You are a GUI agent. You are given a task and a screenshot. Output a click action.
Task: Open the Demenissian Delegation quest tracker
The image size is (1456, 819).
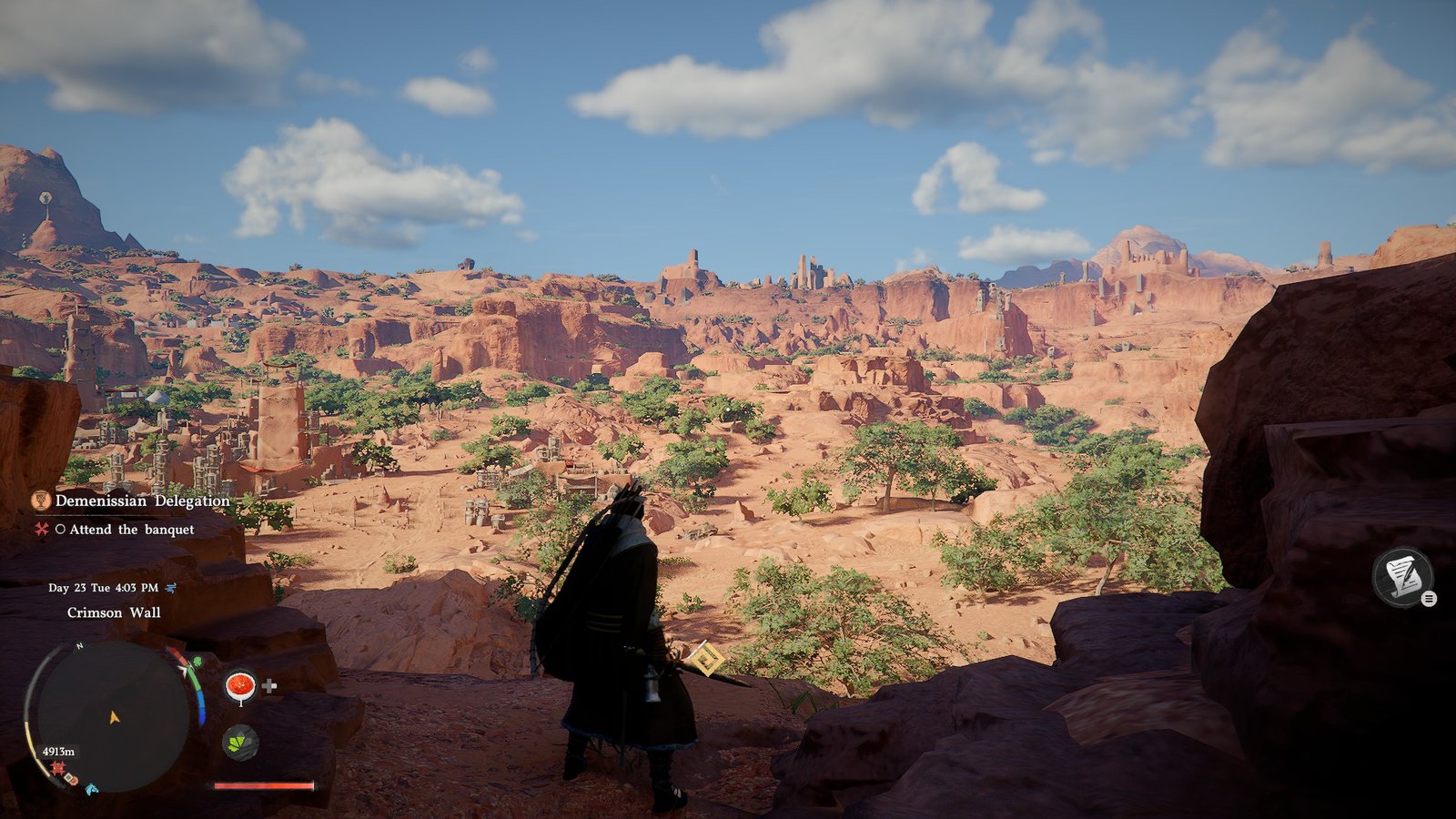point(142,500)
